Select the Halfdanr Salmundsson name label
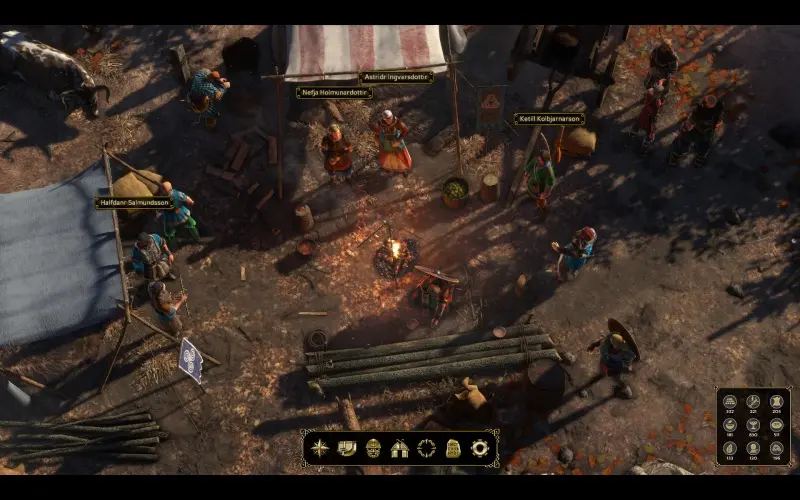The height and width of the screenshot is (500, 800). coord(133,203)
